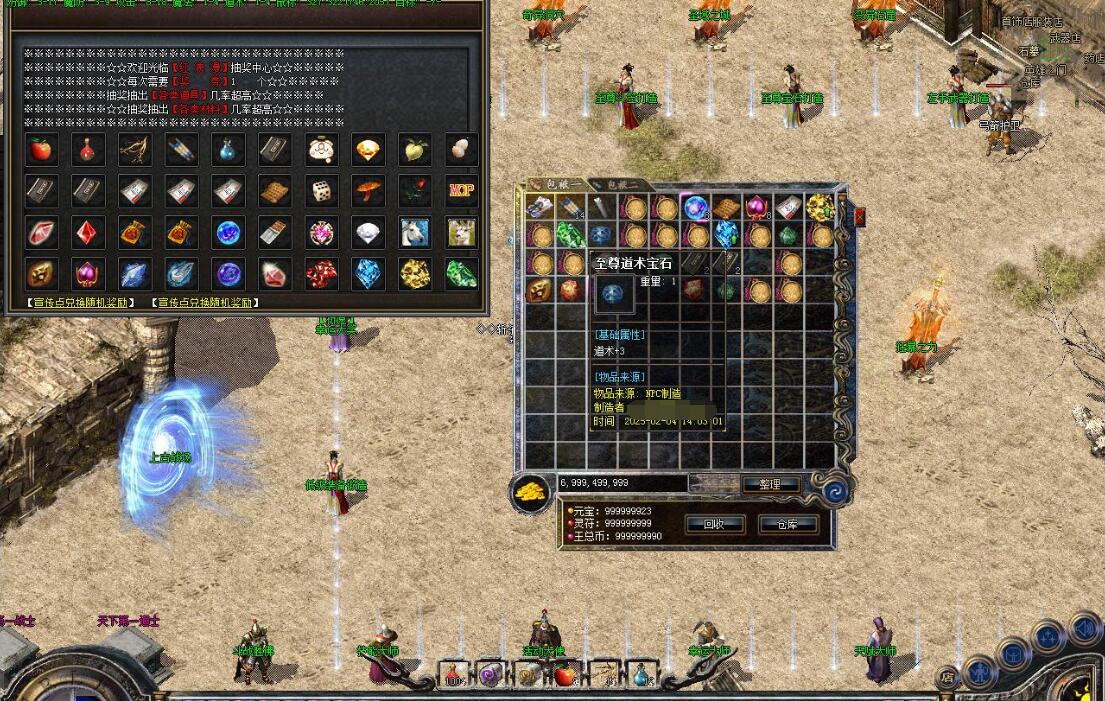The height and width of the screenshot is (701, 1105).
Task: Click the left 宣传点兑换随机奖励 link
Action: pos(84,302)
